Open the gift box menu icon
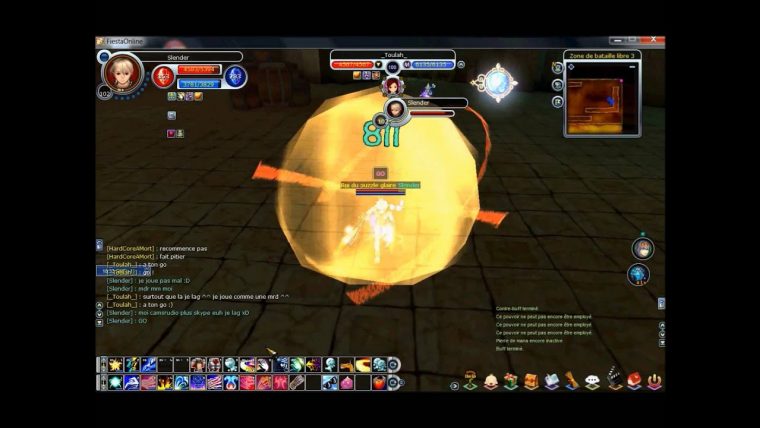 [510, 381]
